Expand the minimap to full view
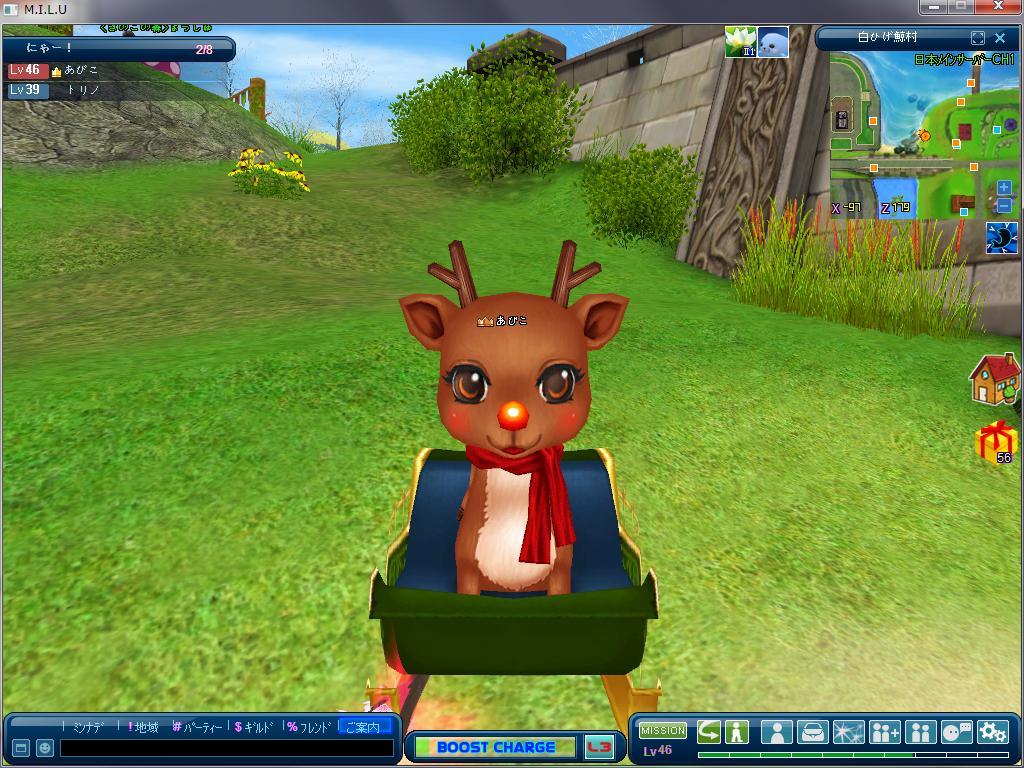This screenshot has height=768, width=1024. tap(978, 38)
